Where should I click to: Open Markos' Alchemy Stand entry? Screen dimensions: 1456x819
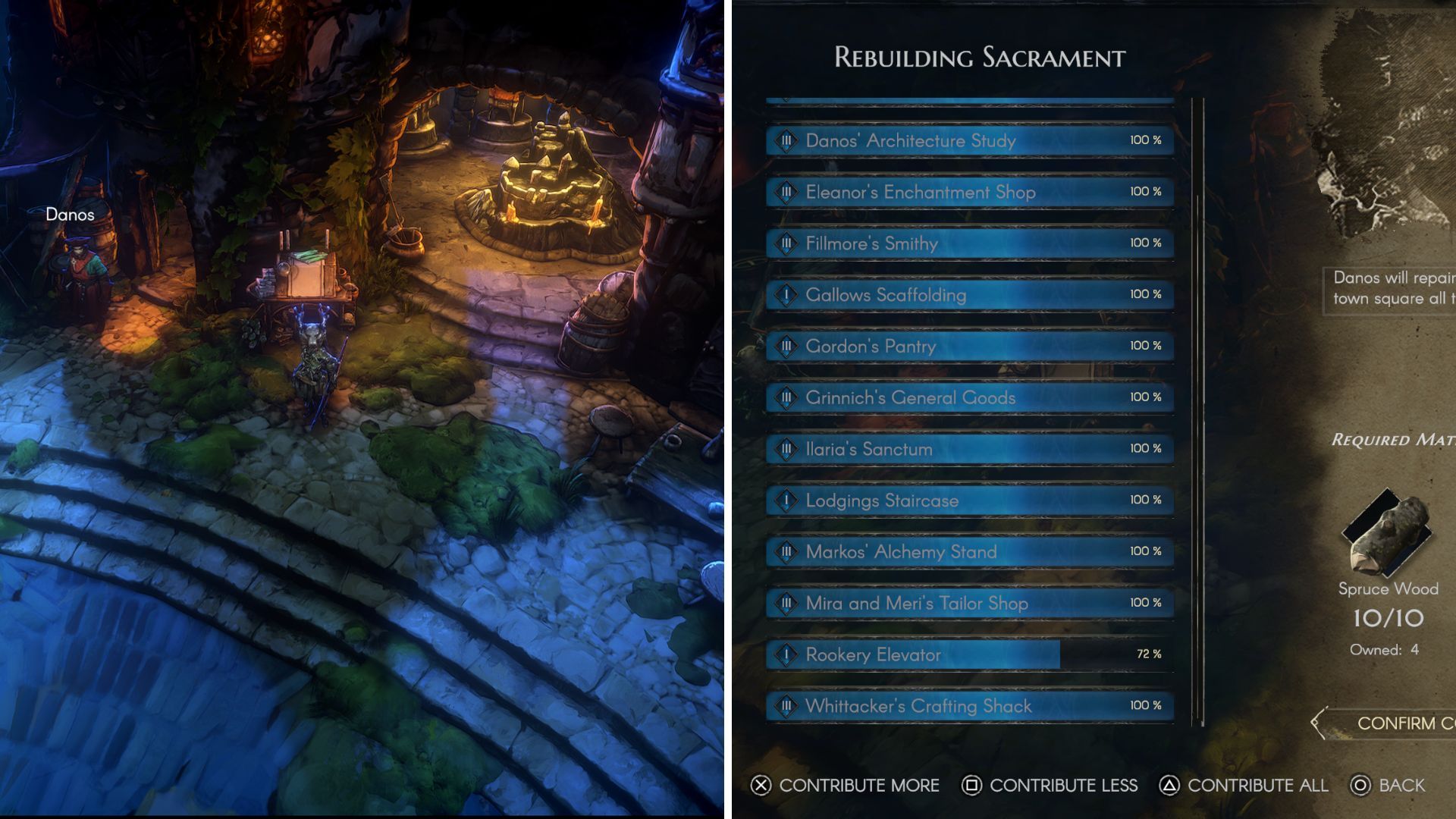(969, 552)
